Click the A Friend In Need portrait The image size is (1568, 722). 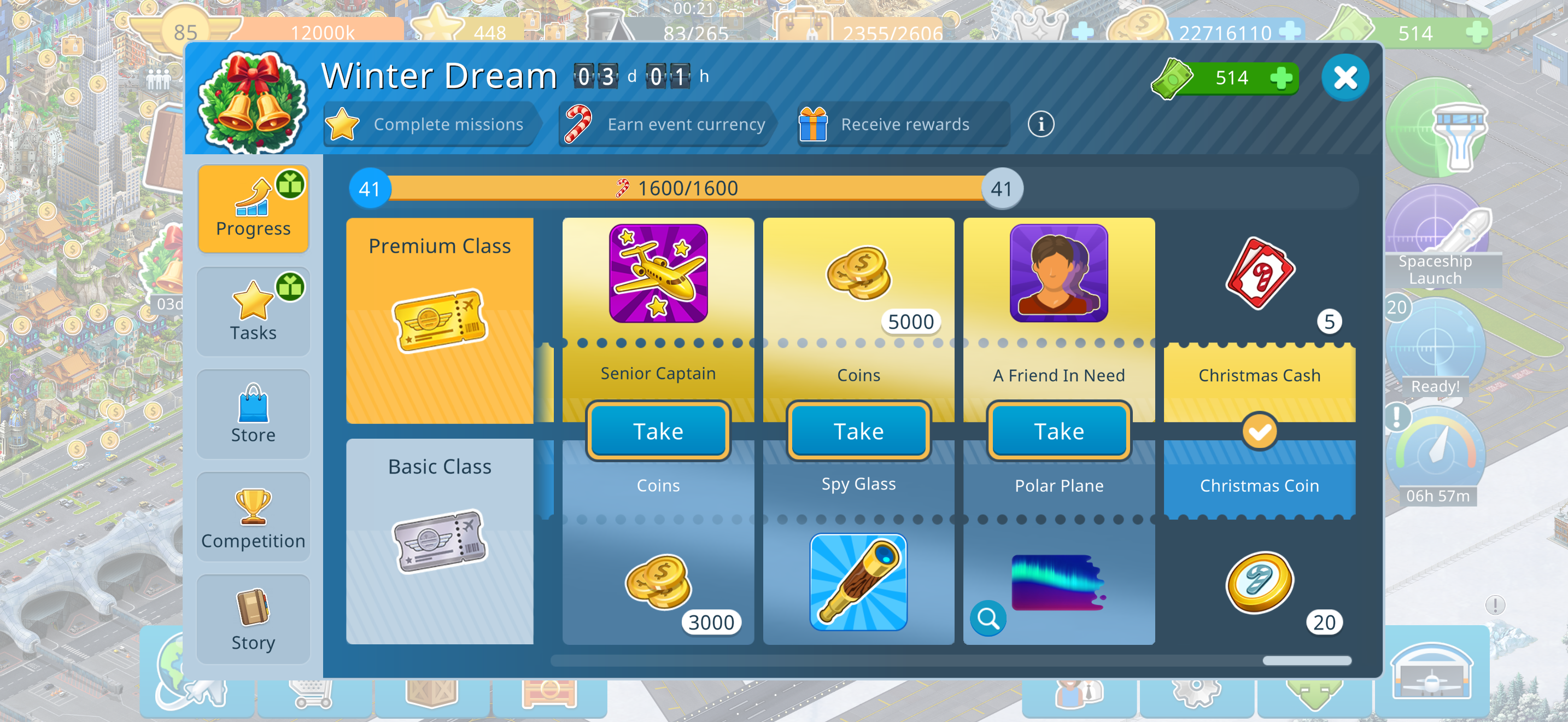pos(1058,273)
